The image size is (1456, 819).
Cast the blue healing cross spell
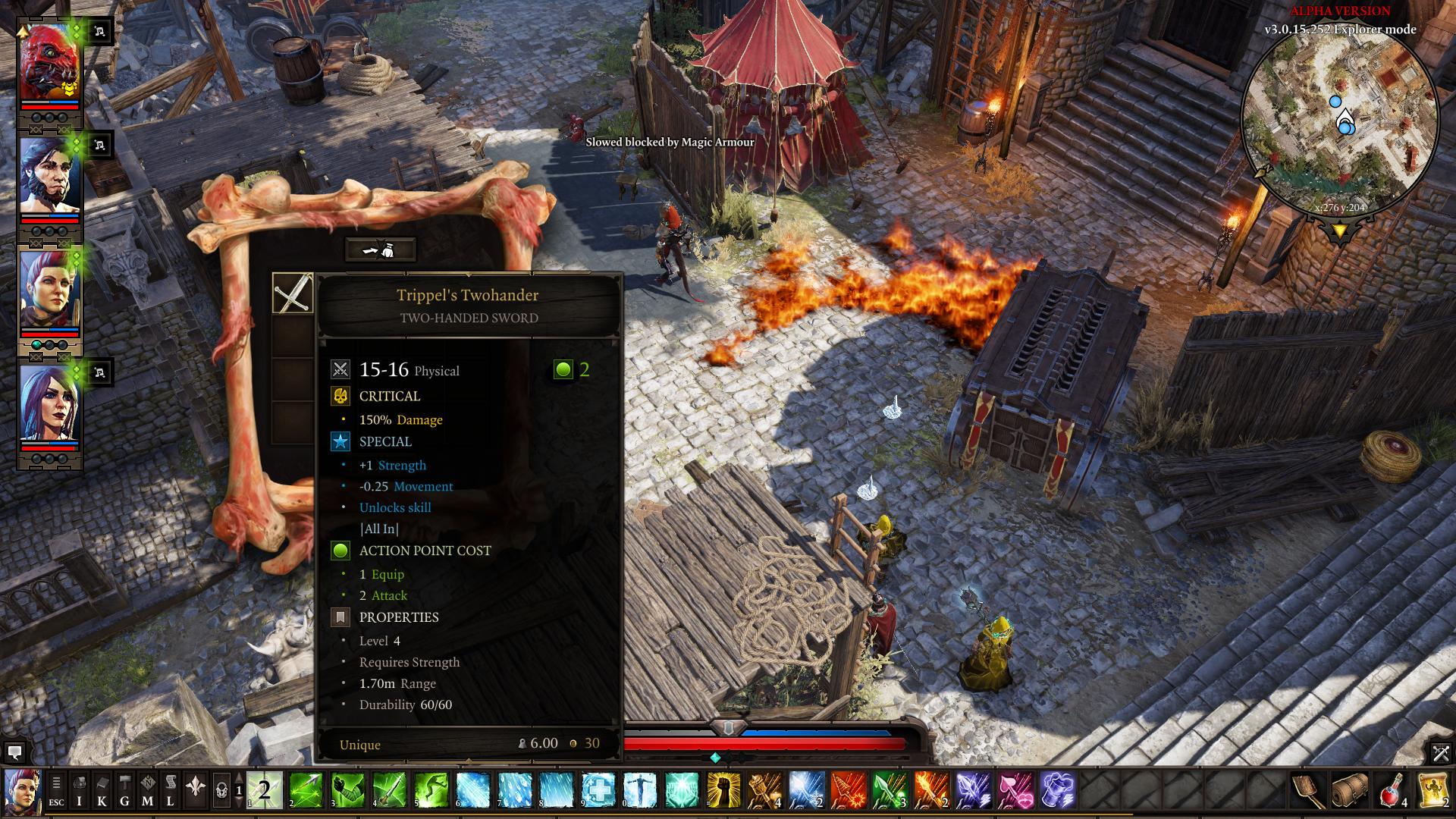pyautogui.click(x=598, y=790)
